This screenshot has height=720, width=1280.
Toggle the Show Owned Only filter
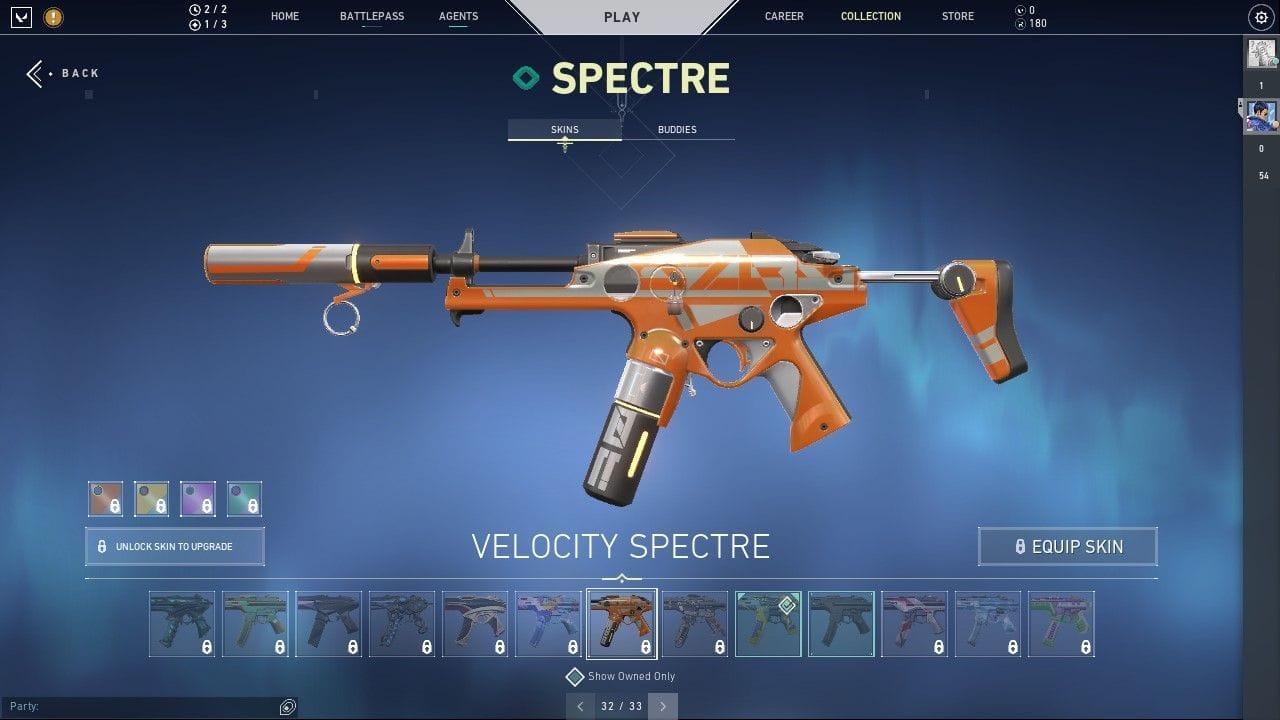574,676
